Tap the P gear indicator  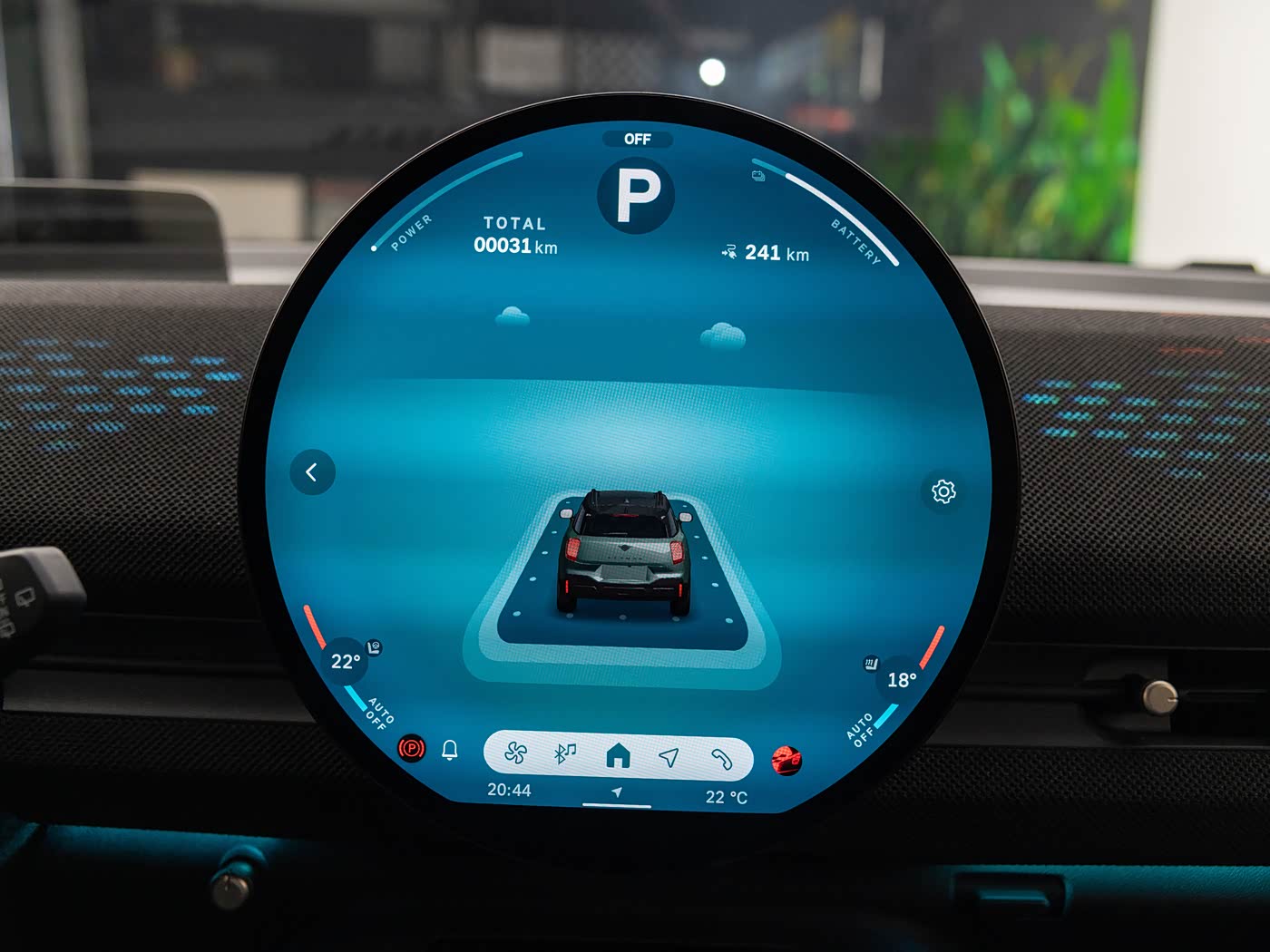tap(637, 194)
